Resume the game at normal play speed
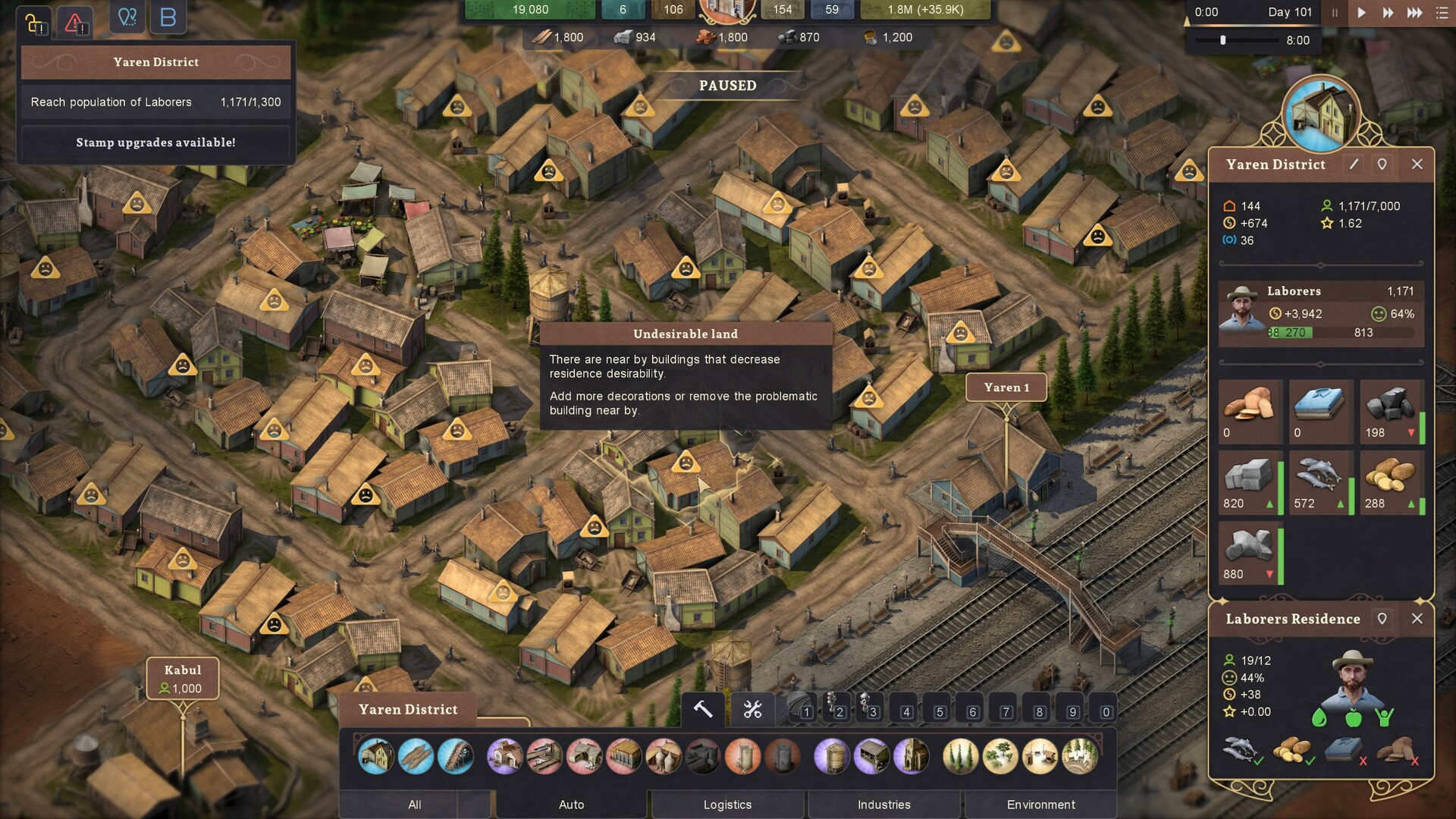The width and height of the screenshot is (1456, 819). (1361, 12)
